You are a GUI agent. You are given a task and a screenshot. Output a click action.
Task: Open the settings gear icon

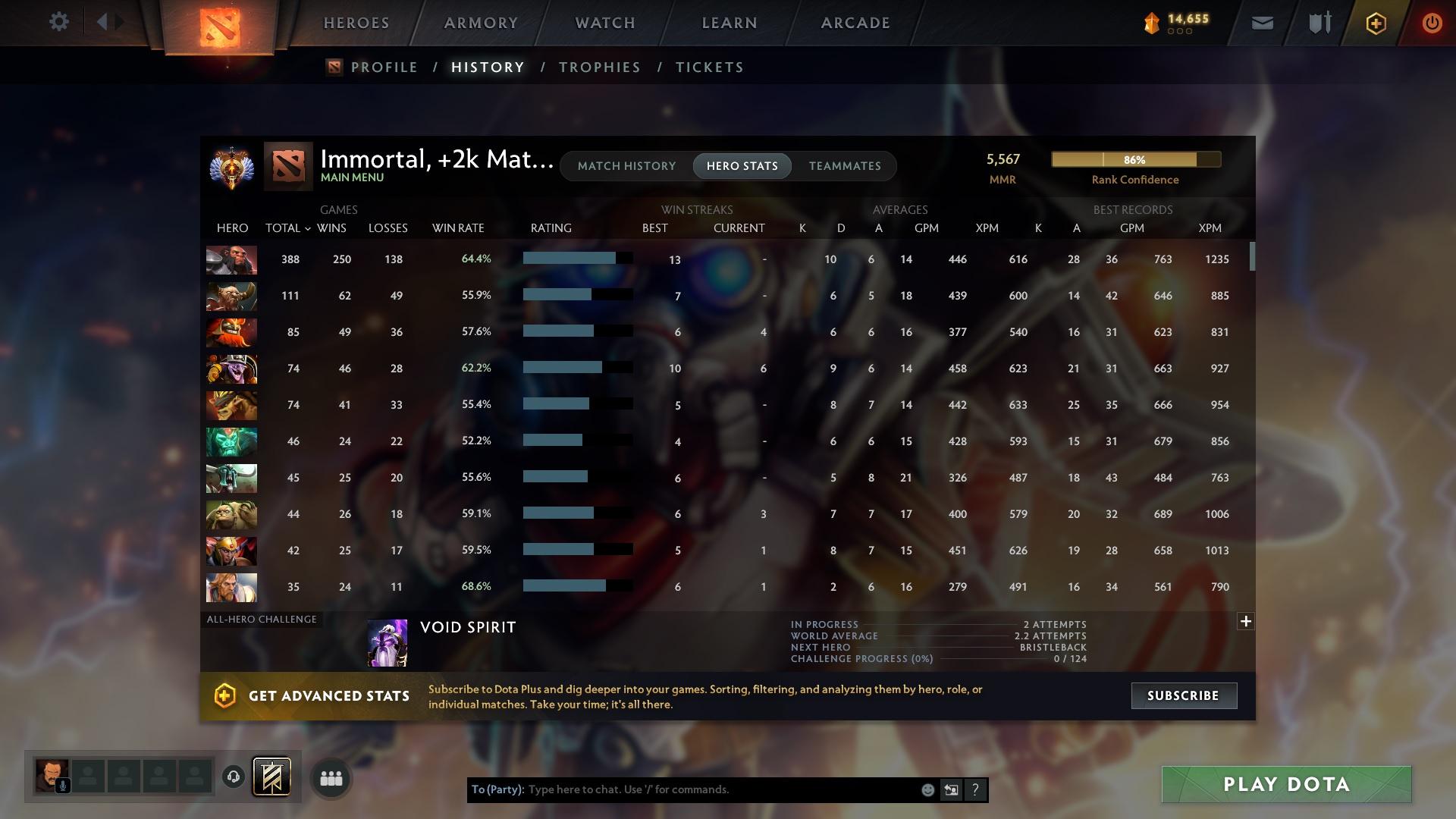(59, 22)
